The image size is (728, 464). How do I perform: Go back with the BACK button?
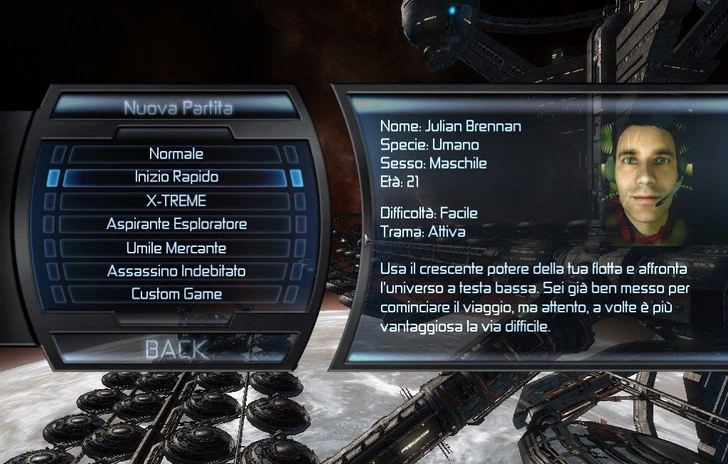(x=176, y=349)
